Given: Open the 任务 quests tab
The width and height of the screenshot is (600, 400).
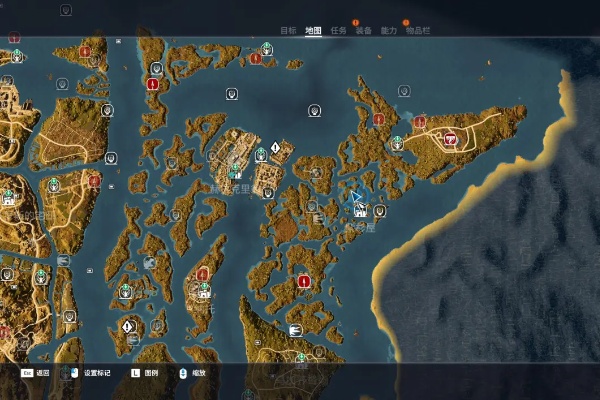Looking at the screenshot, I should (338, 31).
